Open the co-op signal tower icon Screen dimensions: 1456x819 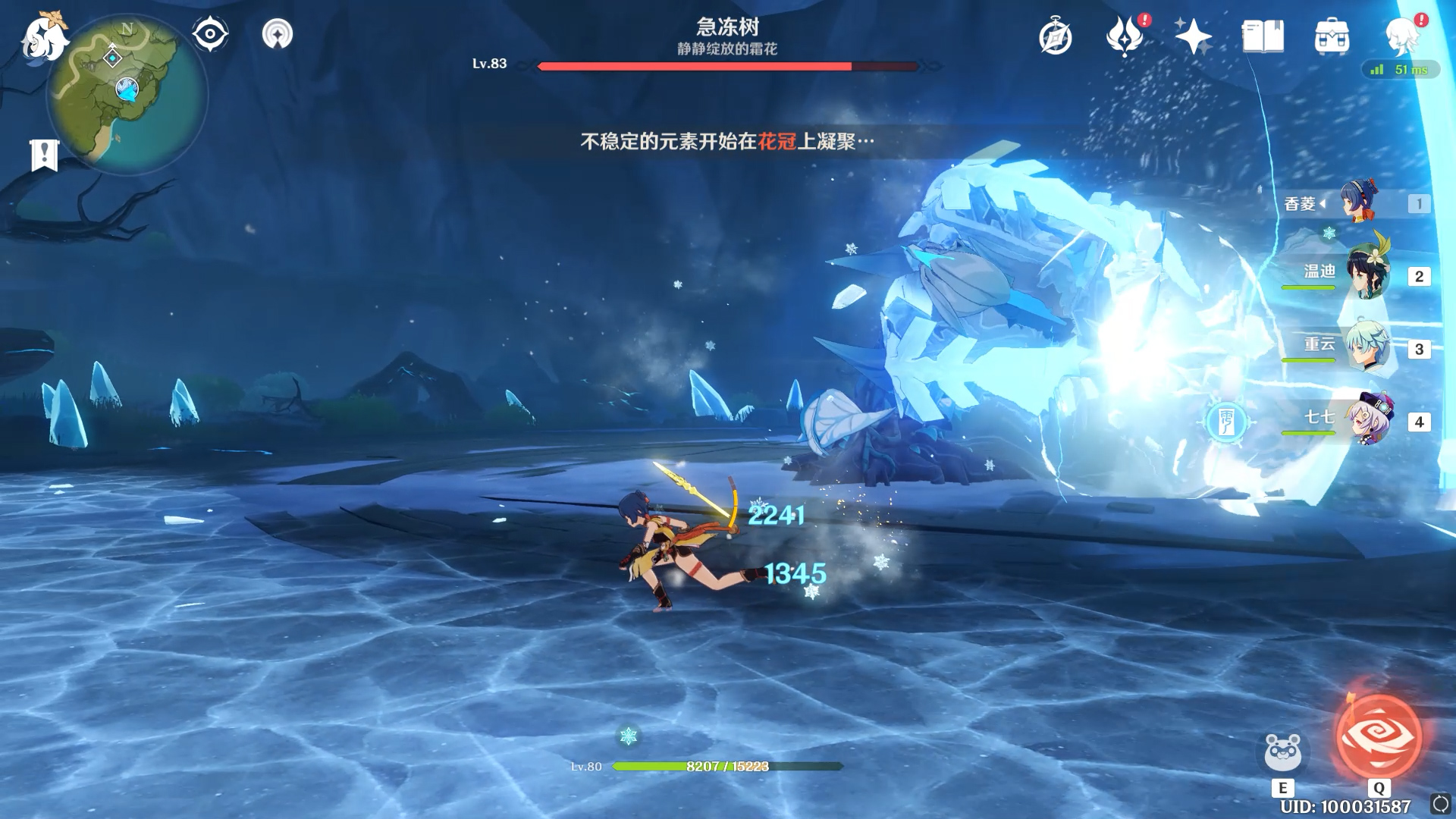(x=277, y=34)
